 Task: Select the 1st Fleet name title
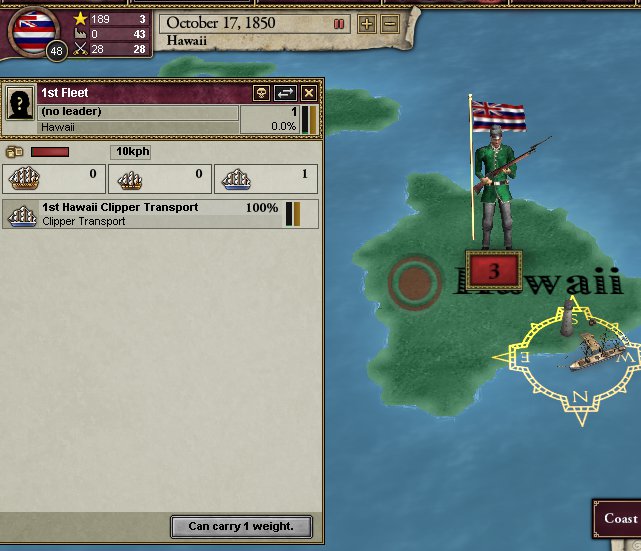[x=65, y=93]
